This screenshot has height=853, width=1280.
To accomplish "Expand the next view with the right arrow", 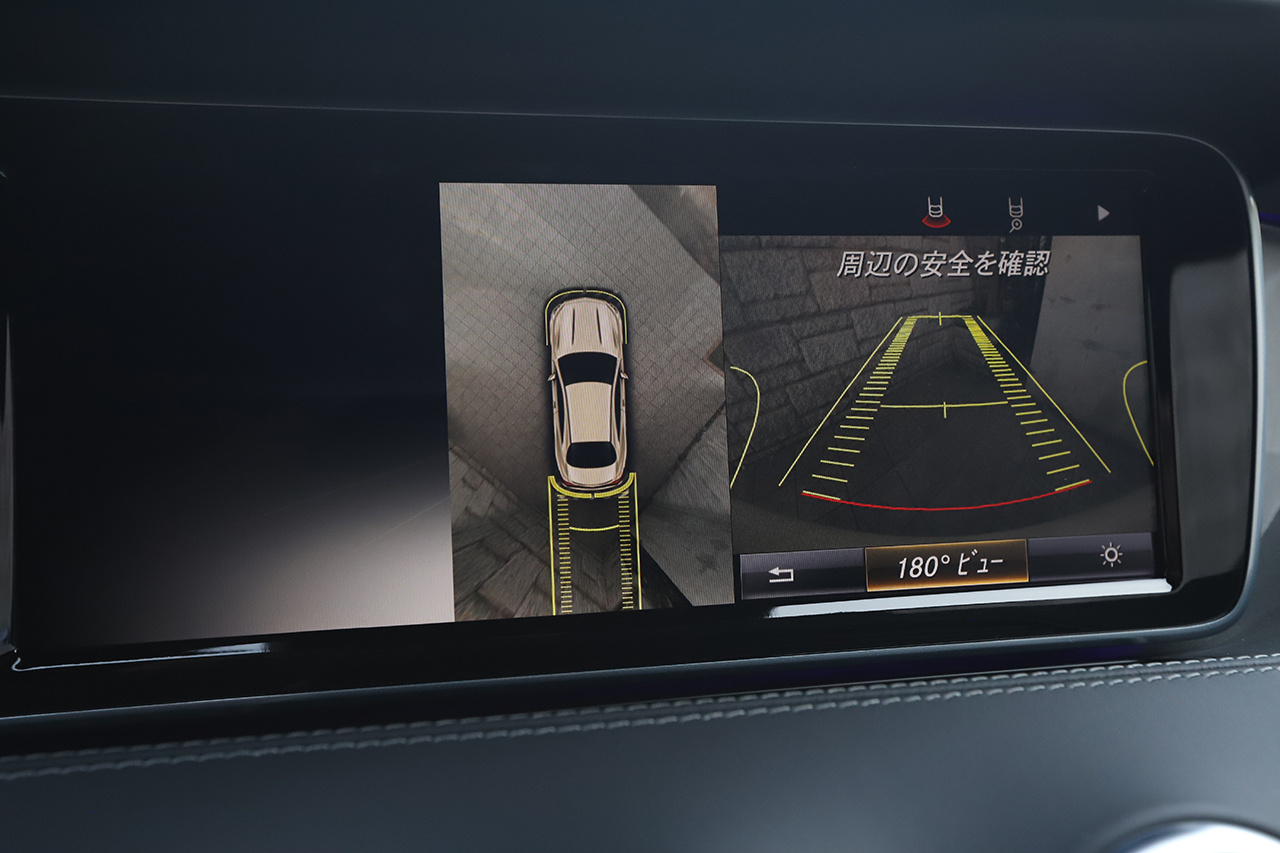I will pyautogui.click(x=1103, y=213).
